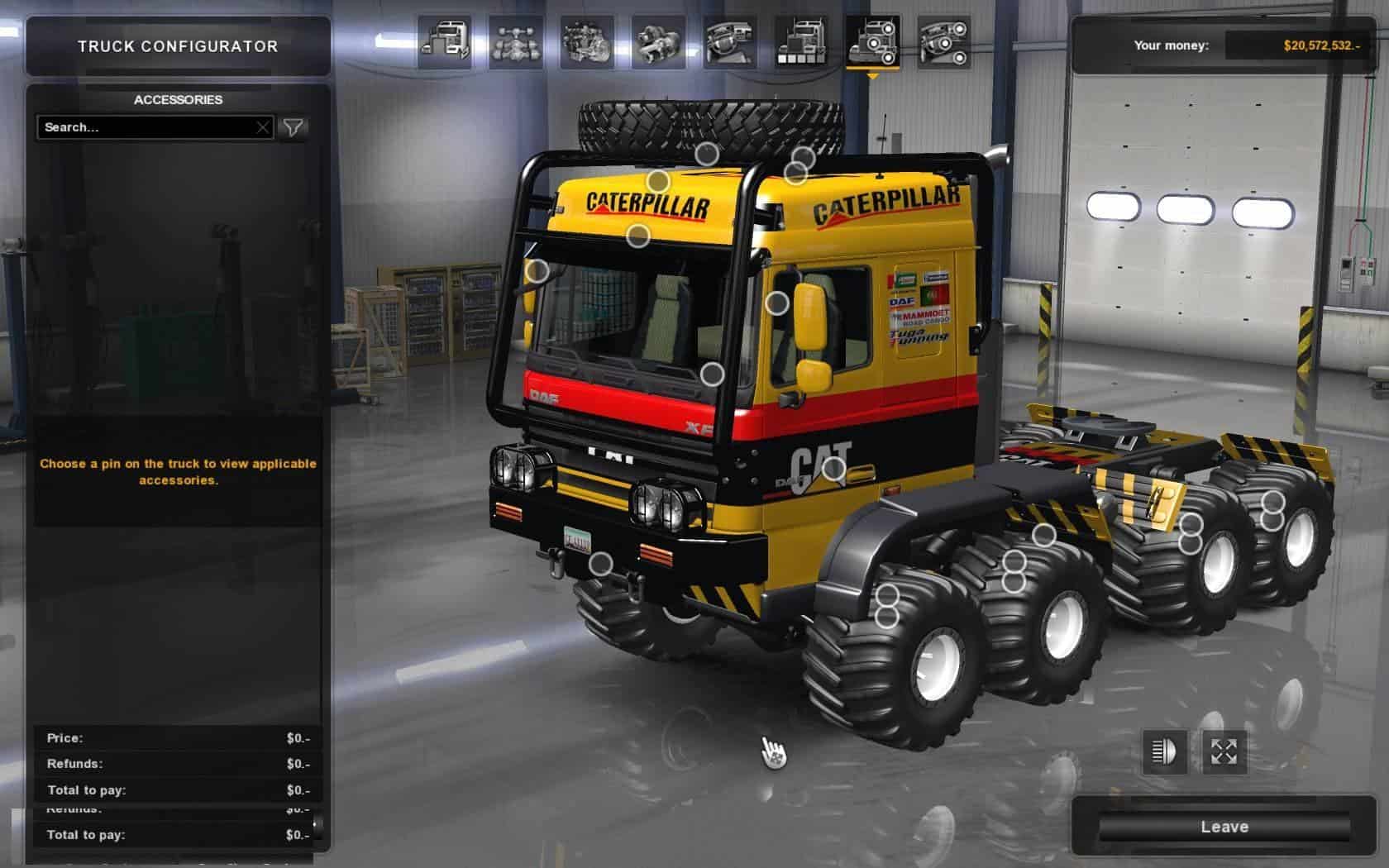1389x868 pixels.
Task: Toggle the truck headlights button
Action: point(1164,751)
